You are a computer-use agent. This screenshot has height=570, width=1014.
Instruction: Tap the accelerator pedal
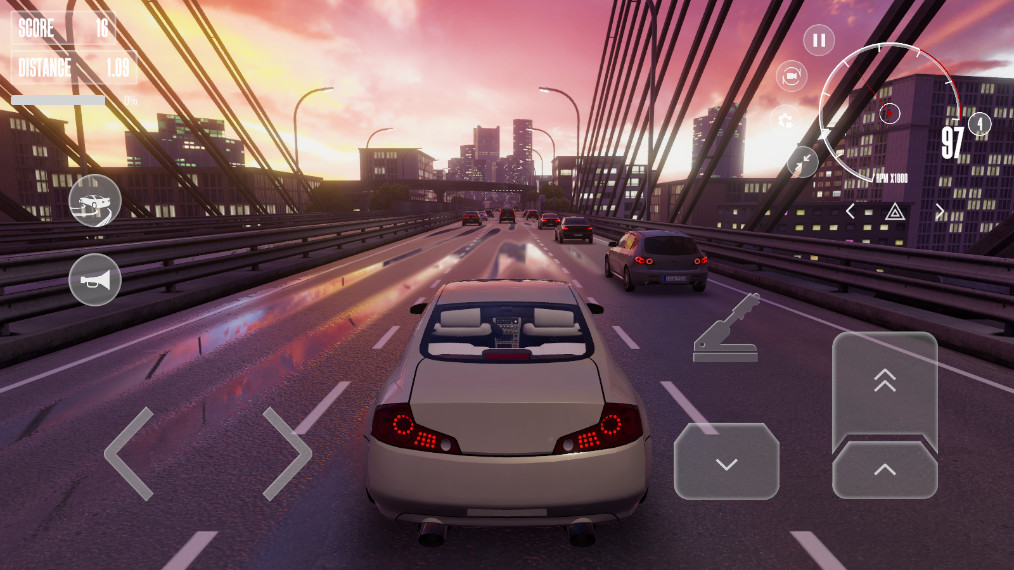click(x=884, y=469)
